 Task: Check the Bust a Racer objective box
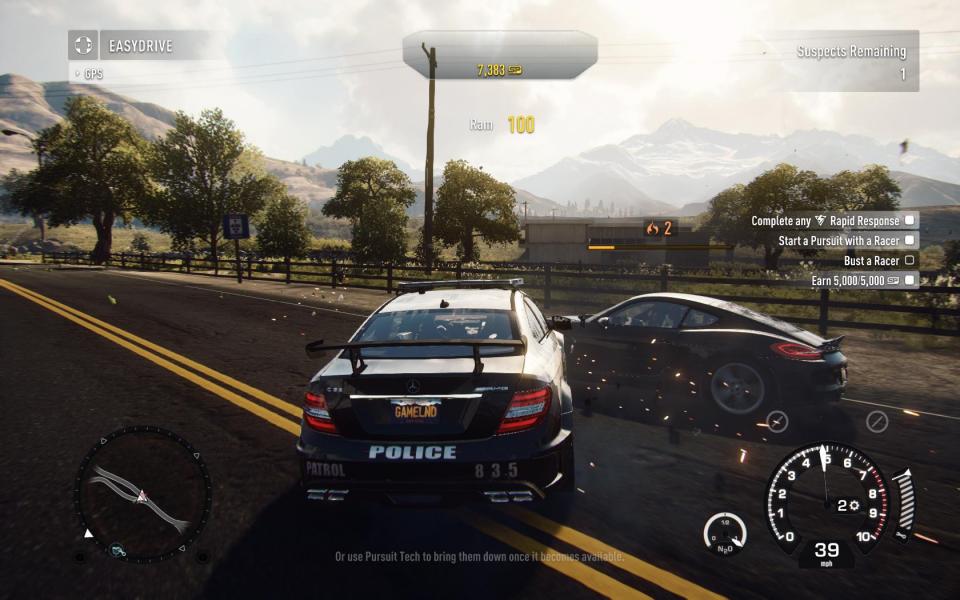point(909,261)
